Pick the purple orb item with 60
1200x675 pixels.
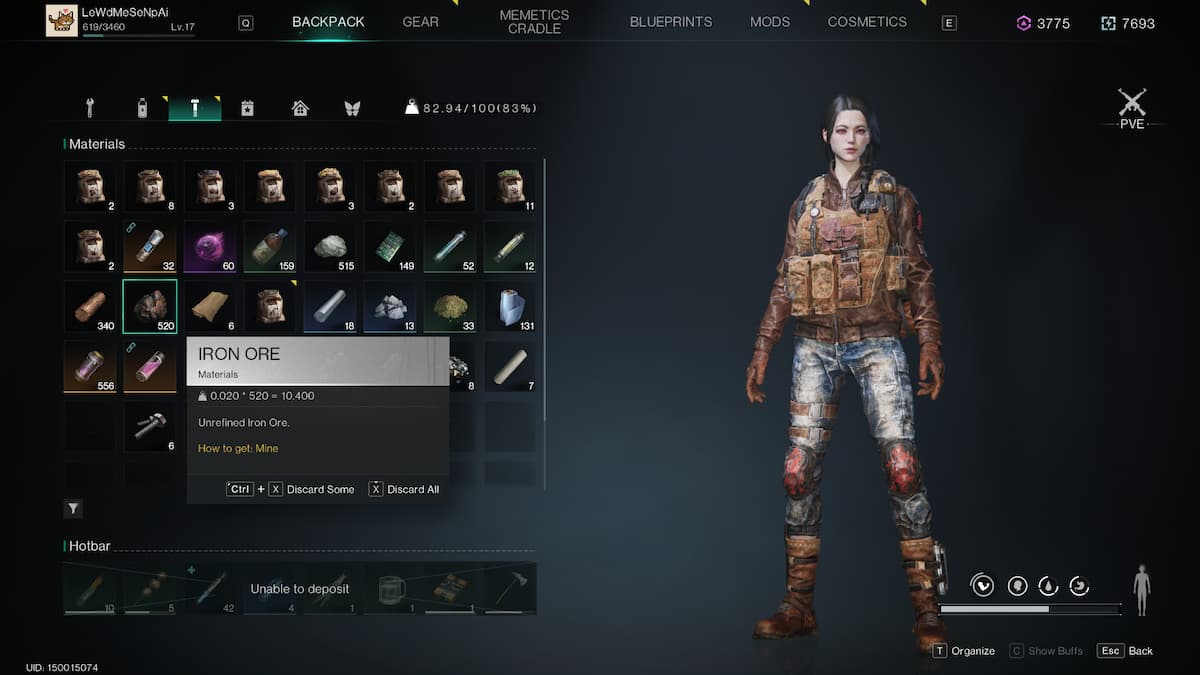tap(210, 246)
